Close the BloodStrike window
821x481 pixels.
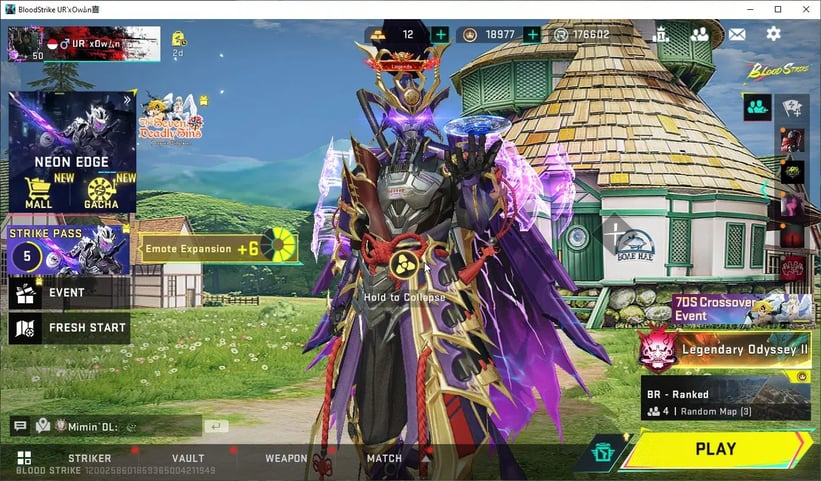[804, 9]
